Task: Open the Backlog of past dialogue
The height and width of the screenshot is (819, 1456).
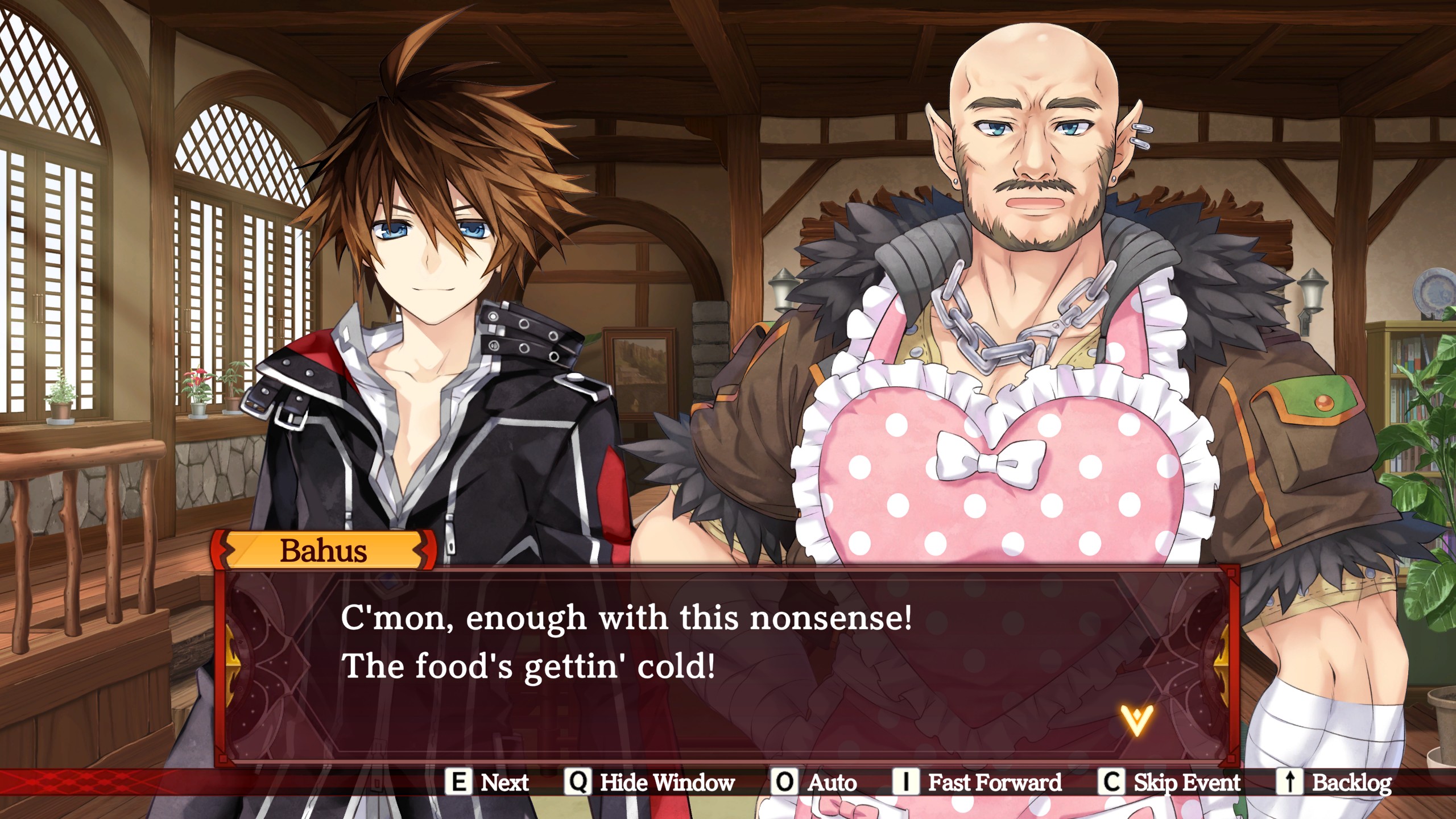Action: (1334, 783)
